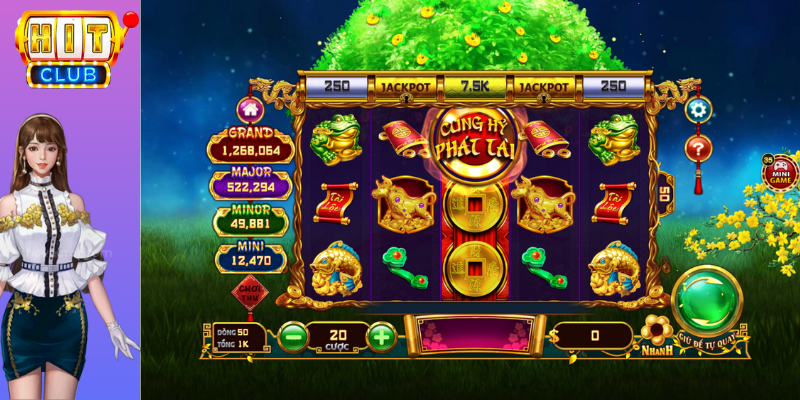Screen dimensions: 800x400
Task: Open settings via the gear icon
Action: [697, 109]
